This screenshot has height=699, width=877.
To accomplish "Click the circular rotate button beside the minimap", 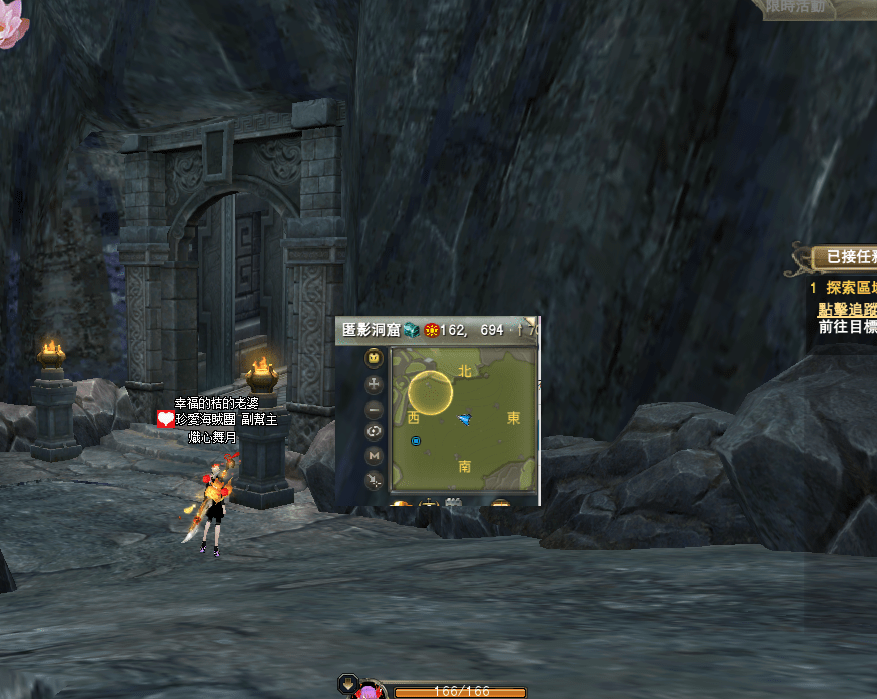I will point(375,432).
